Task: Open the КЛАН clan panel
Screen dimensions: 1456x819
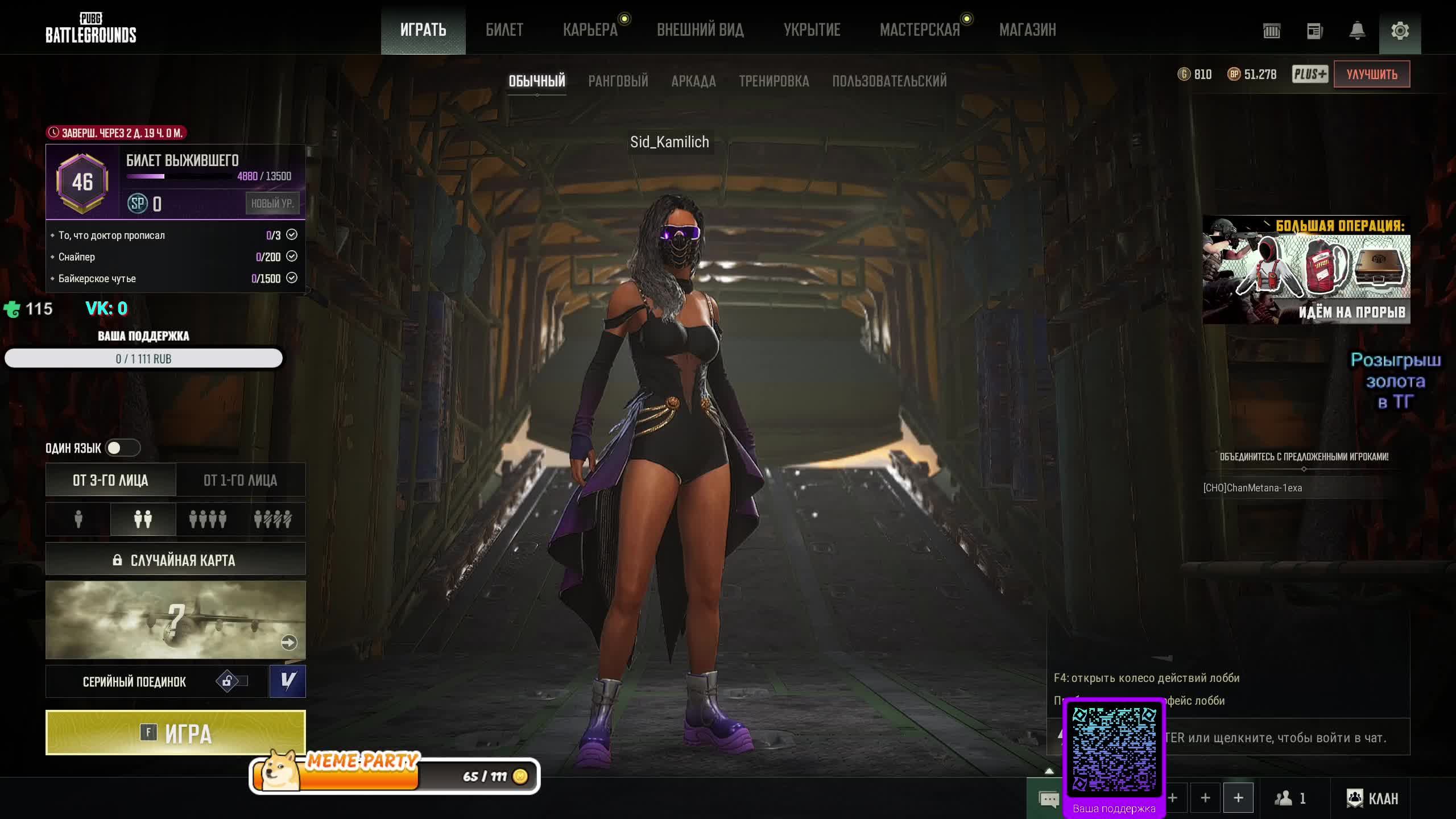Action: point(1372,799)
